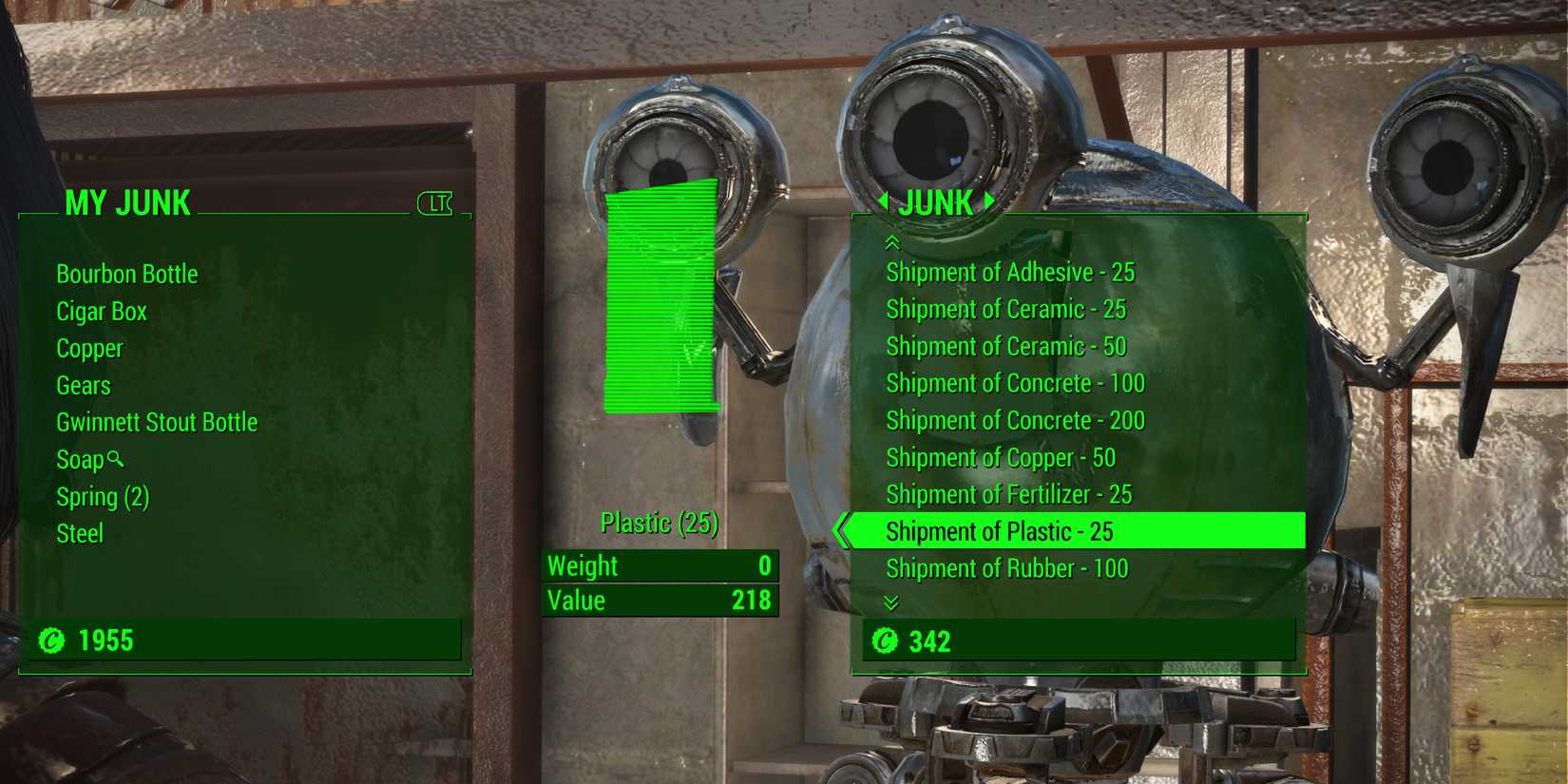Click the magnifying glass icon next to Soap
This screenshot has height=784, width=1568.
(x=115, y=460)
